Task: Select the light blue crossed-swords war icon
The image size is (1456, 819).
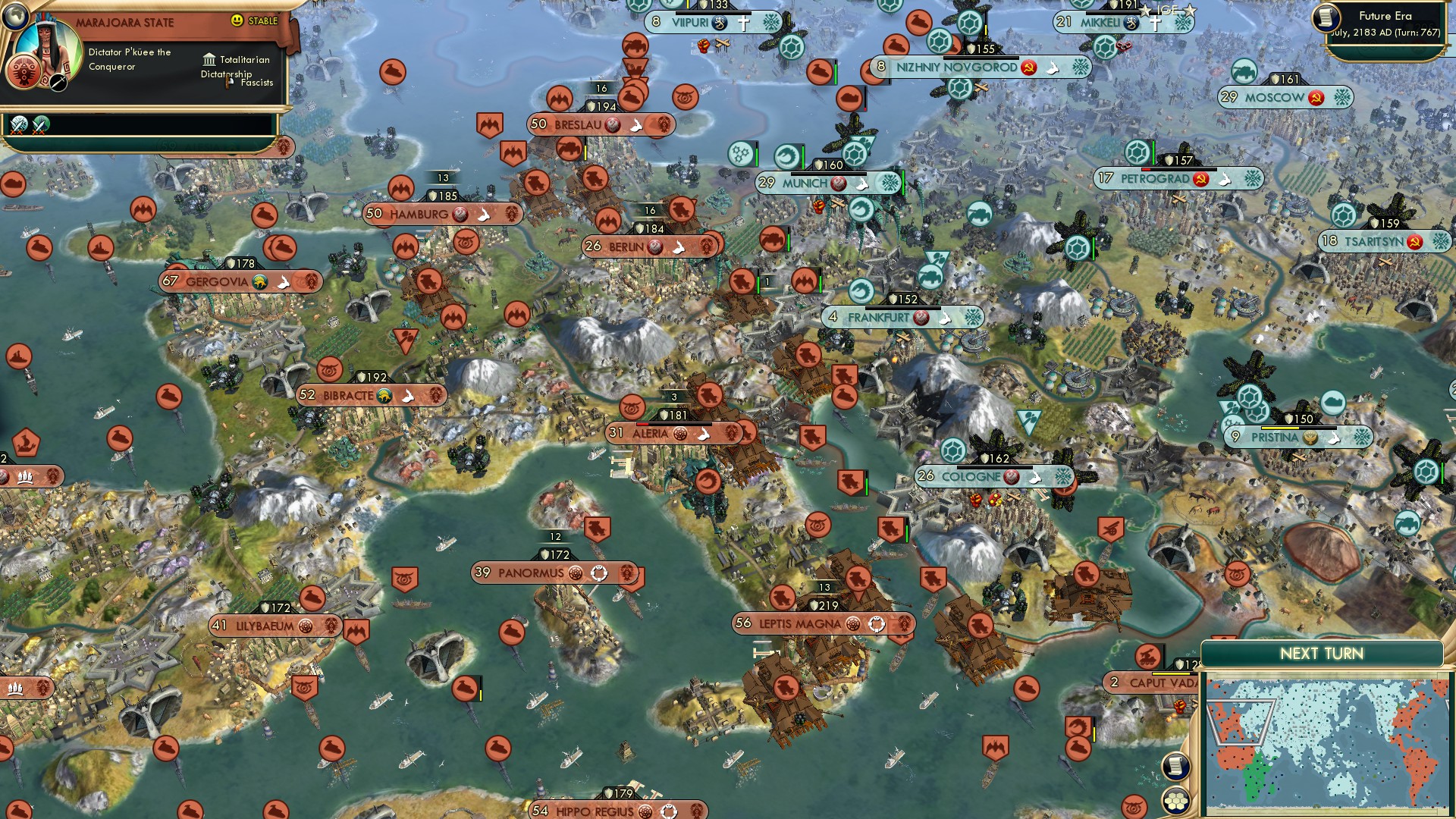Action: [19, 124]
